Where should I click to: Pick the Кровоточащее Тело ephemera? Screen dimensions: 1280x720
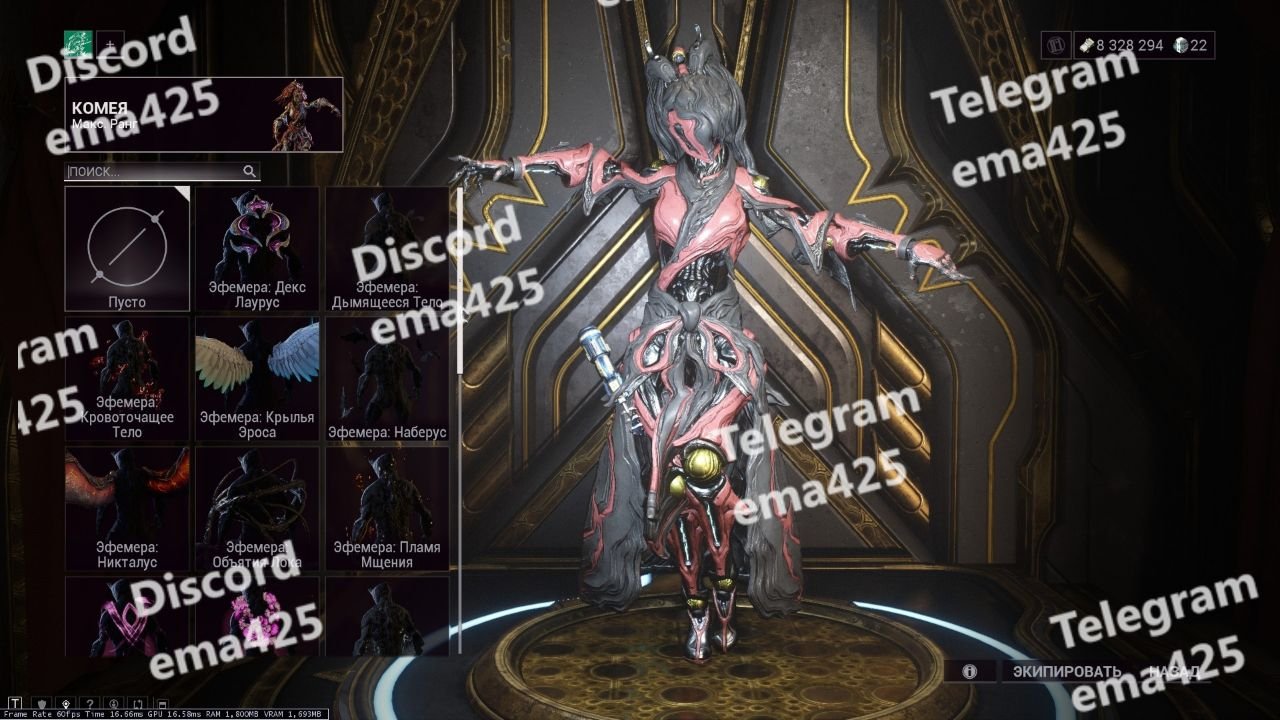127,378
